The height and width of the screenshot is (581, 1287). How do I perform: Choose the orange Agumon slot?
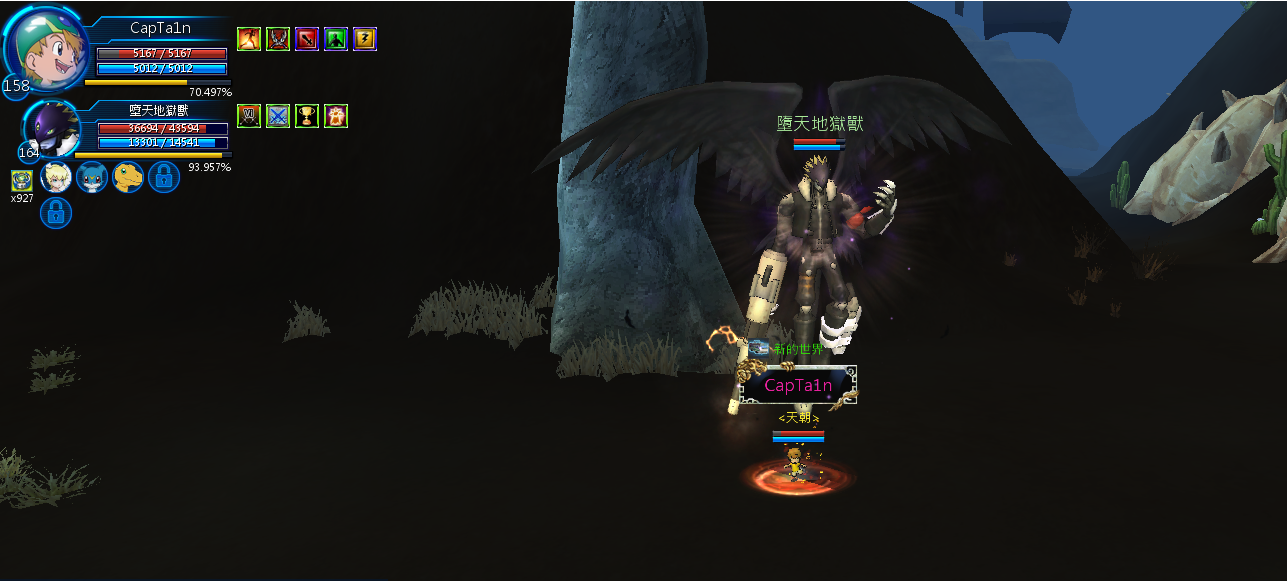pyautogui.click(x=128, y=177)
